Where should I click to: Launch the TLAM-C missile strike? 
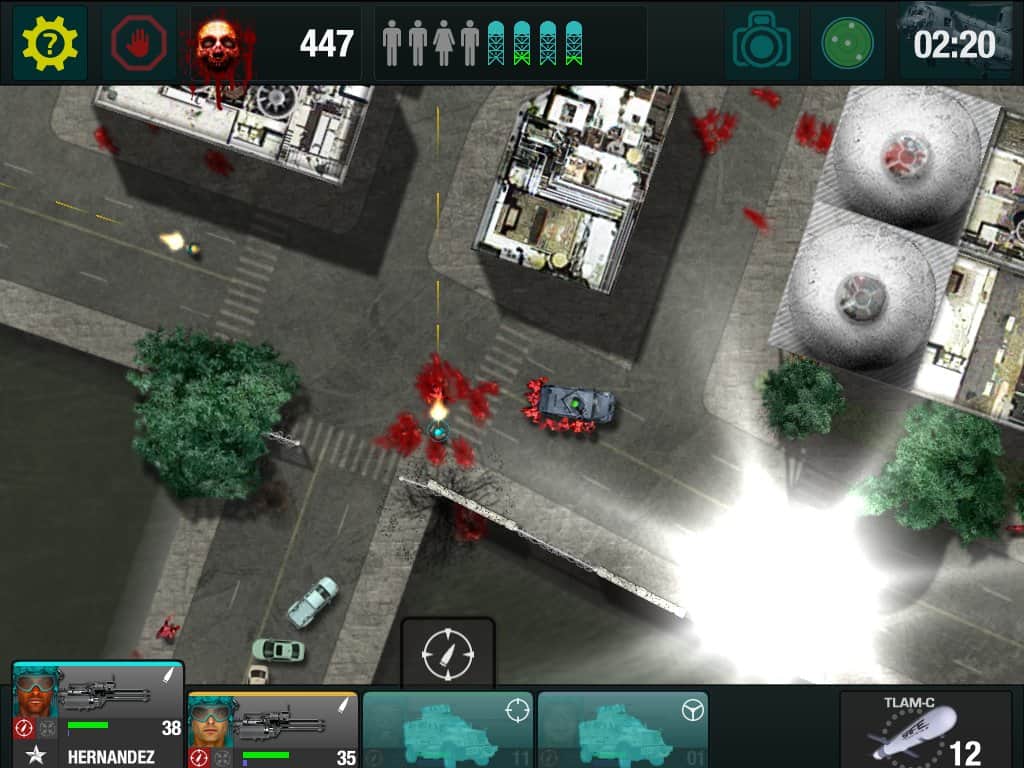(925, 730)
